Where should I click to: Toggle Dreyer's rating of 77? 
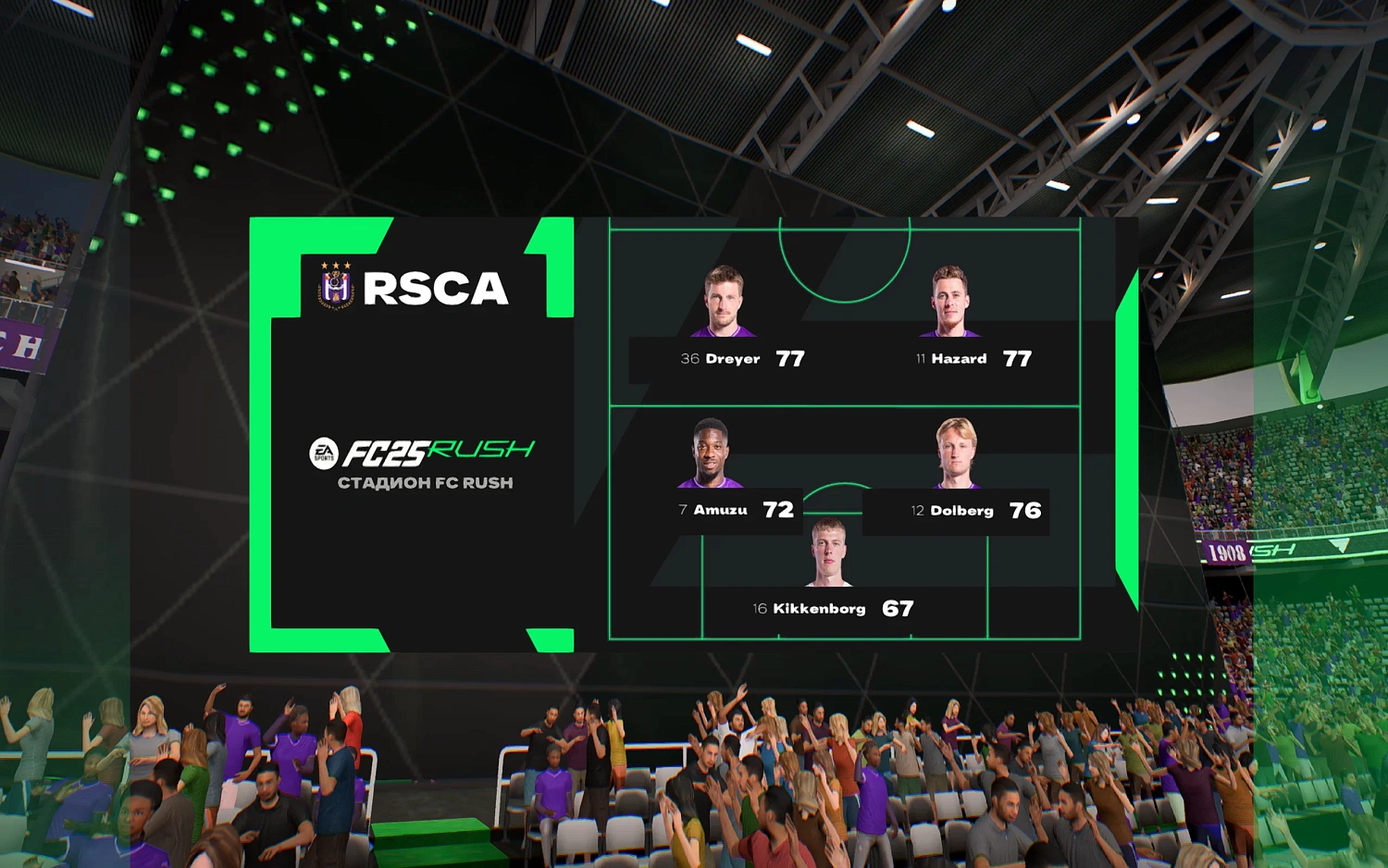pyautogui.click(x=791, y=358)
